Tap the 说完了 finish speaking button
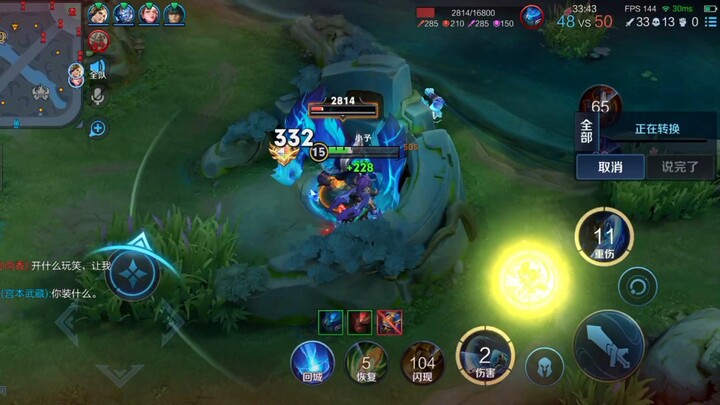Image resolution: width=720 pixels, height=405 pixels. (680, 167)
